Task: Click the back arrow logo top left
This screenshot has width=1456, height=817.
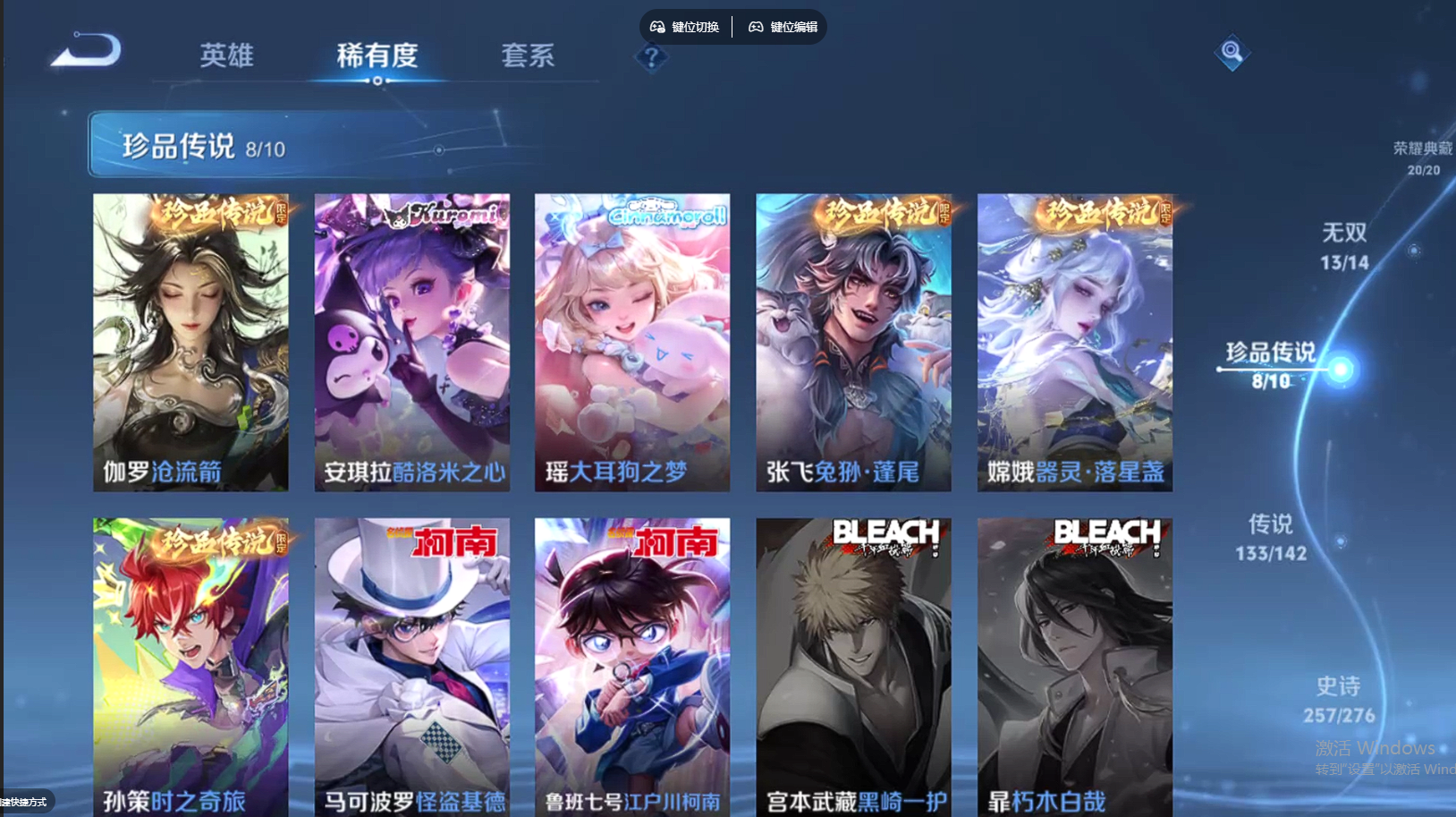Action: tap(85, 50)
